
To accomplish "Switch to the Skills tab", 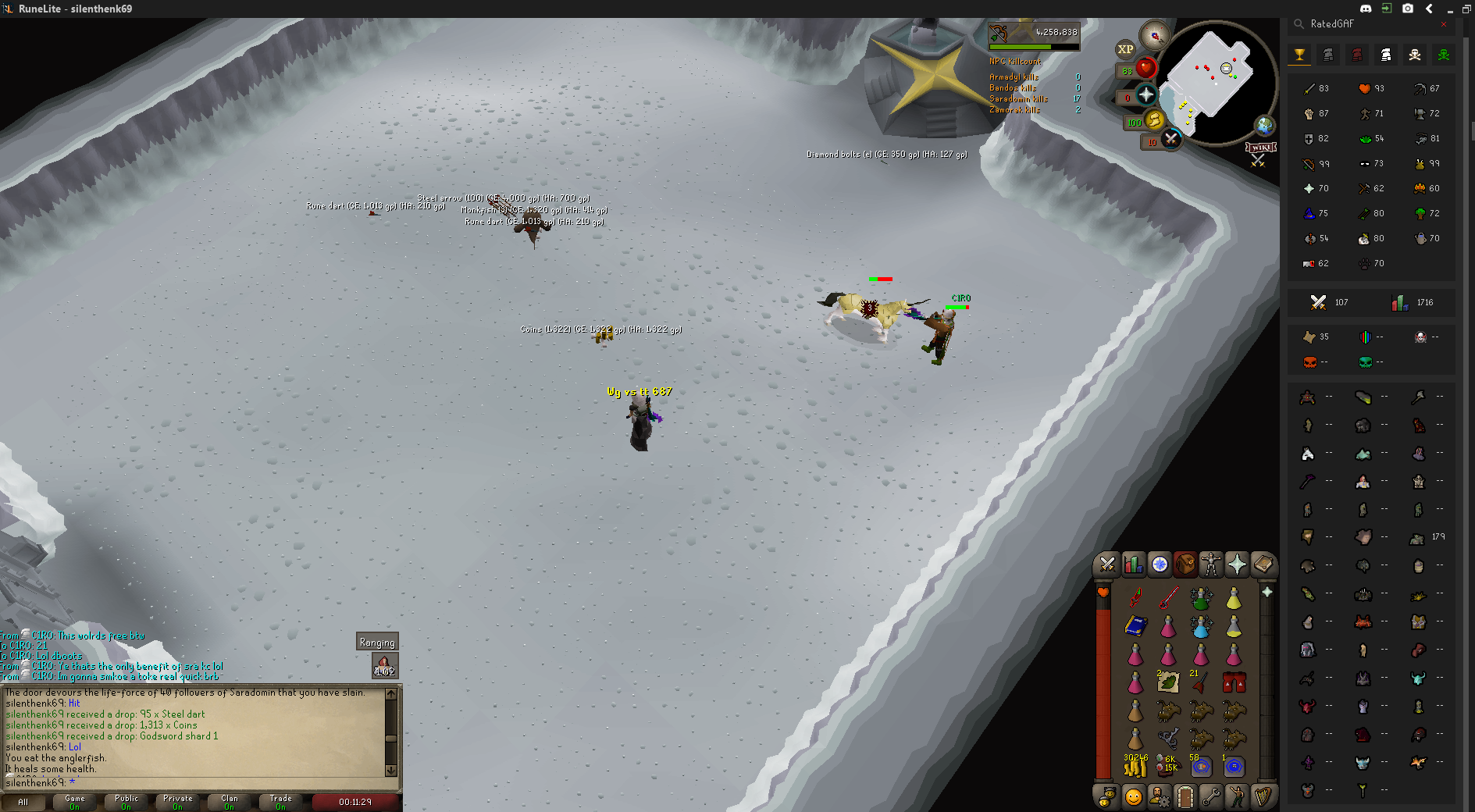I will 1133,564.
